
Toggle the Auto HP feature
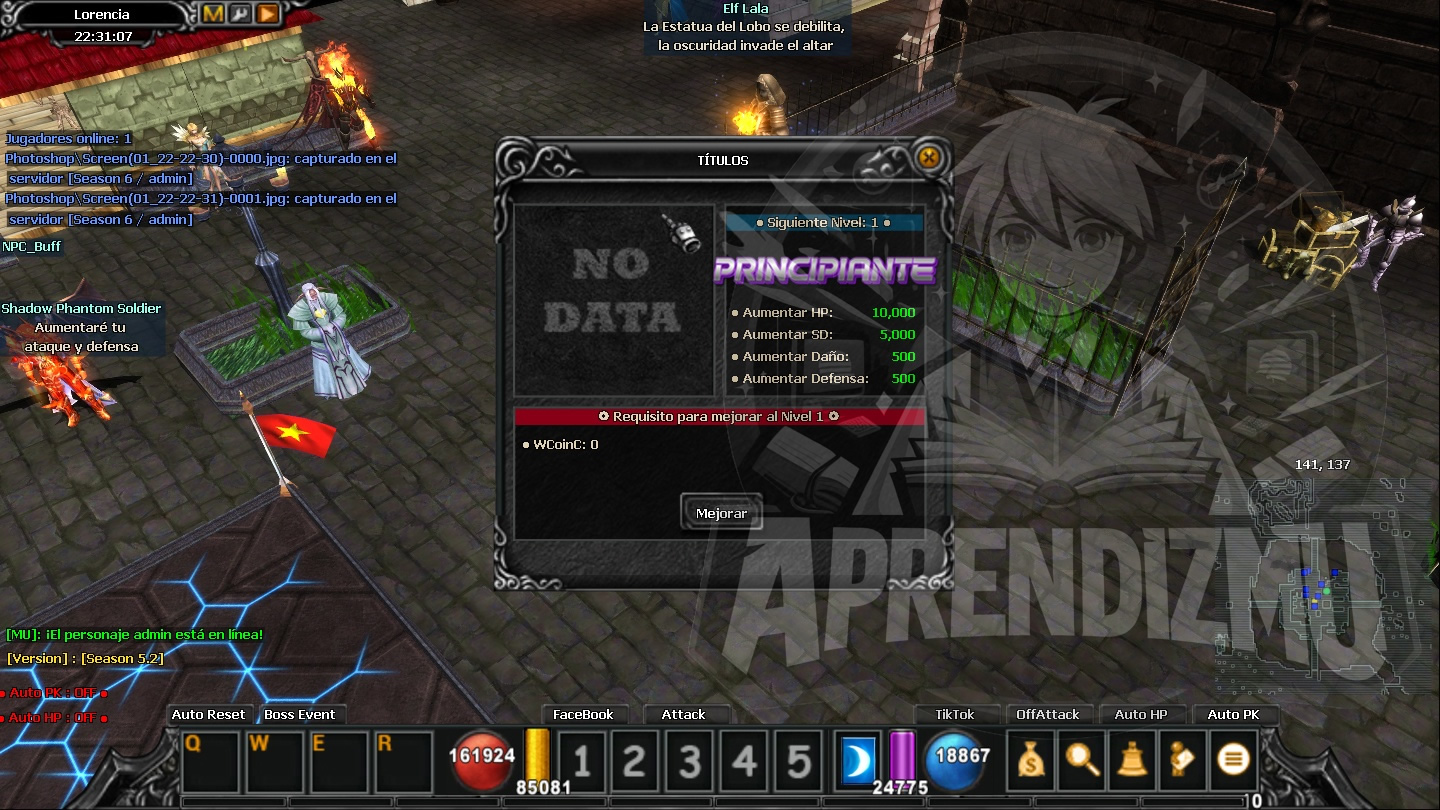[x=1143, y=714]
